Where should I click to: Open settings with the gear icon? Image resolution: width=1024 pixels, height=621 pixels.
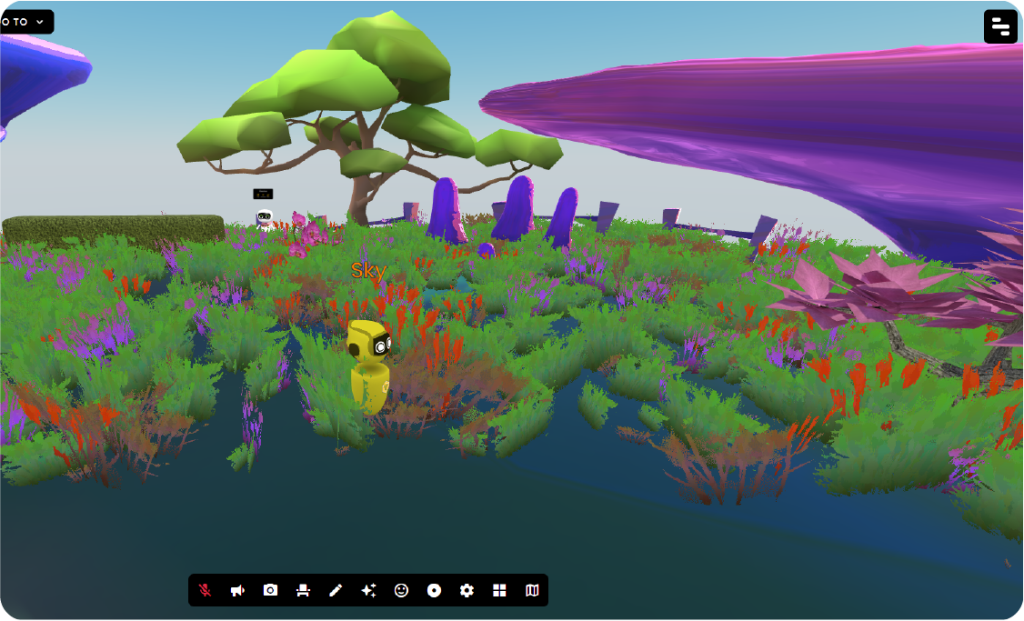466,590
